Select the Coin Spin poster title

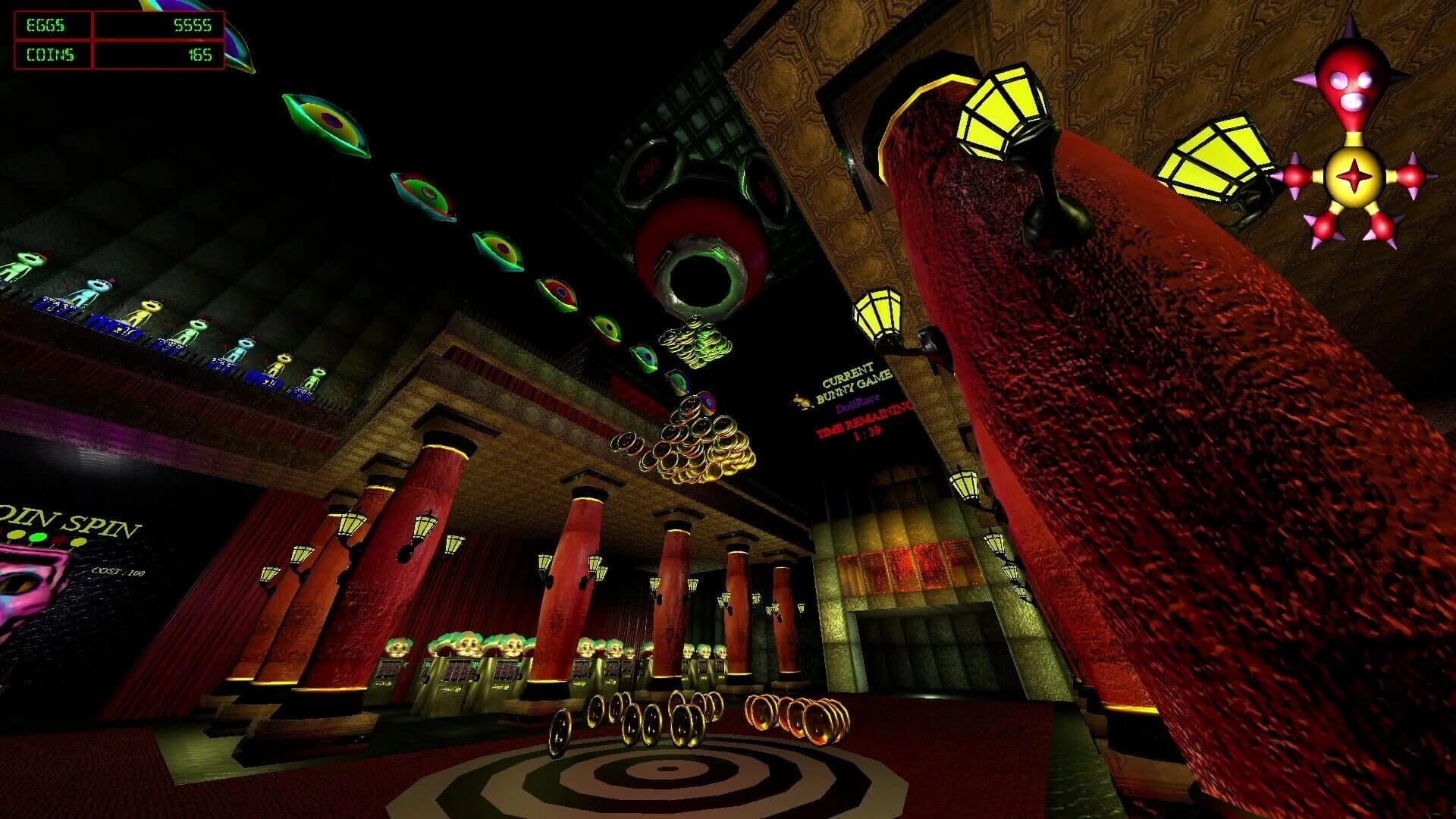(x=64, y=519)
